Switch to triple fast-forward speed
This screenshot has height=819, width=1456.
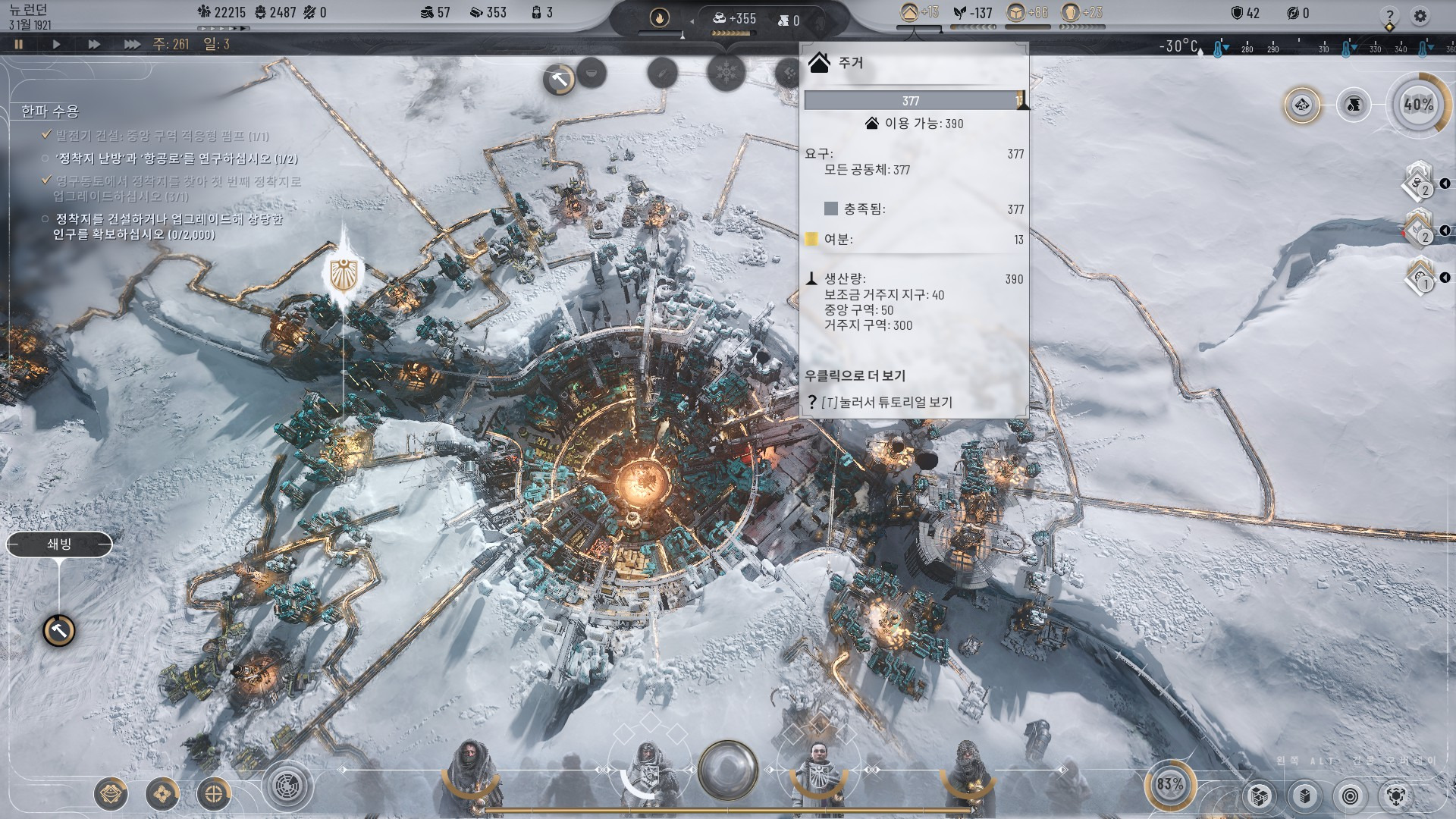pos(132,45)
